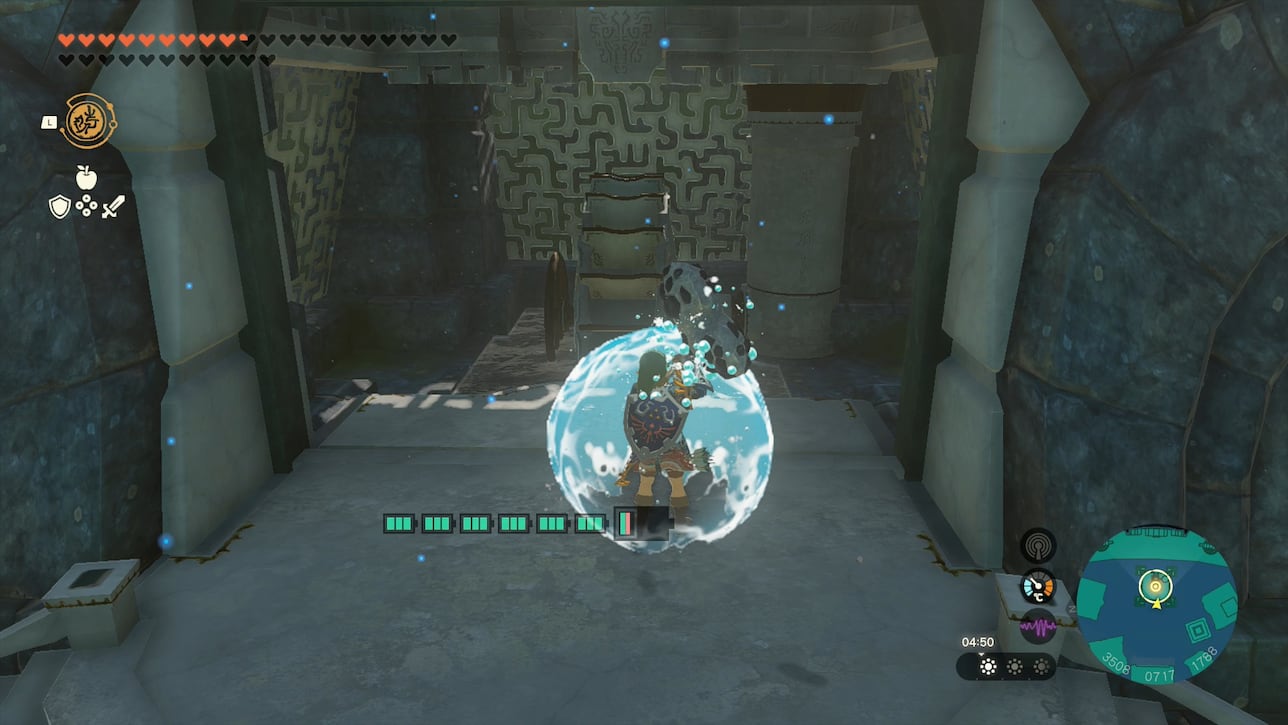Check the temperature gauge icon
Screen dimensions: 1288x725
click(x=1037, y=587)
